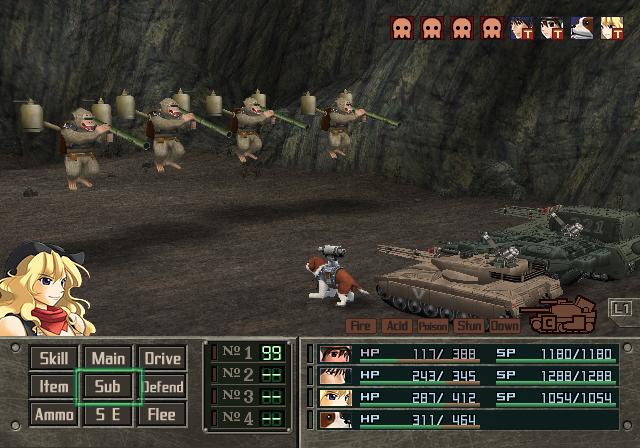The height and width of the screenshot is (448, 640).
Task: Select the party row with HP 243/345
Action: [x=466, y=375]
